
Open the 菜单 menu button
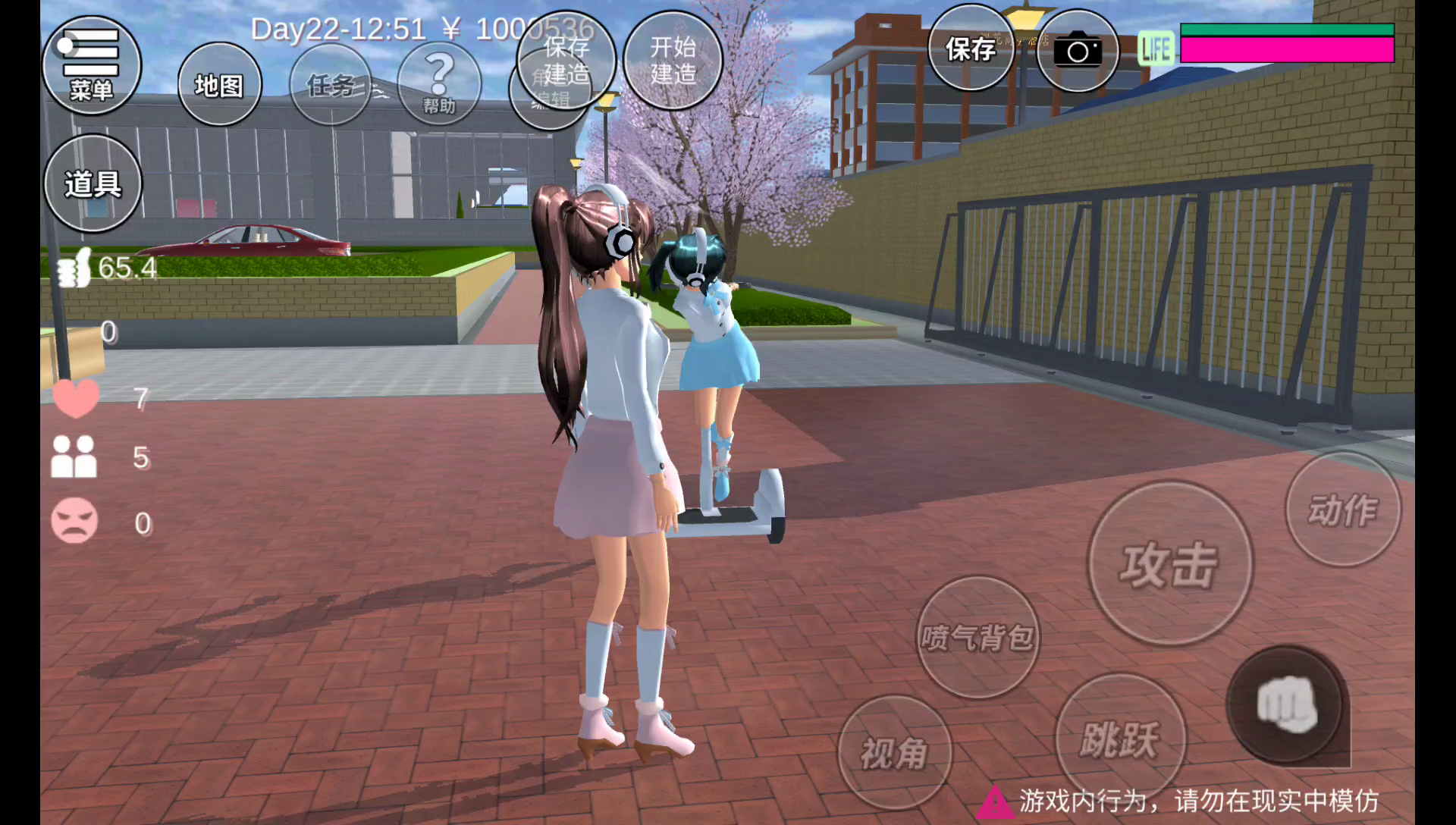91,66
